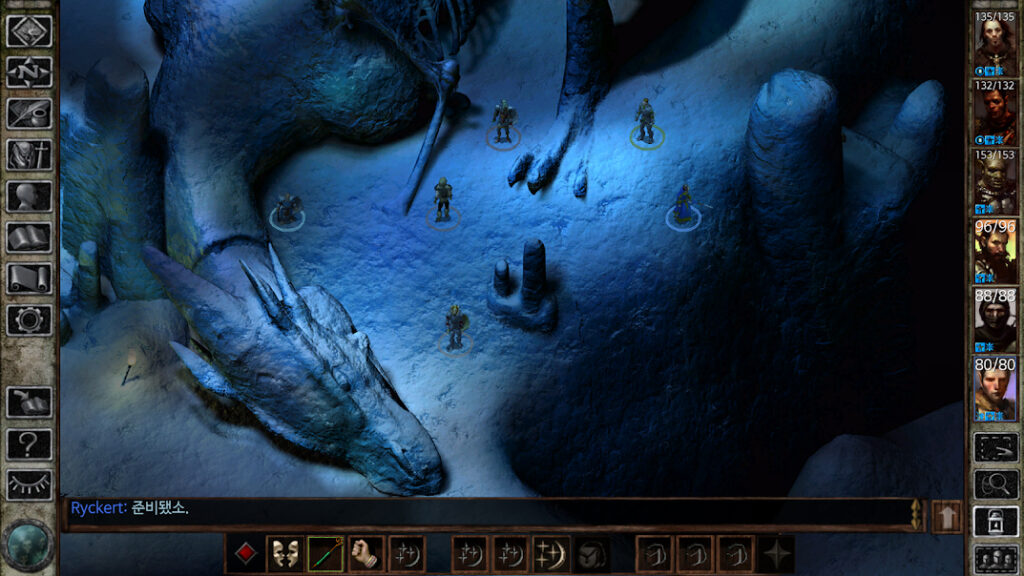Activate the rest button with closed eye

[x=29, y=486]
